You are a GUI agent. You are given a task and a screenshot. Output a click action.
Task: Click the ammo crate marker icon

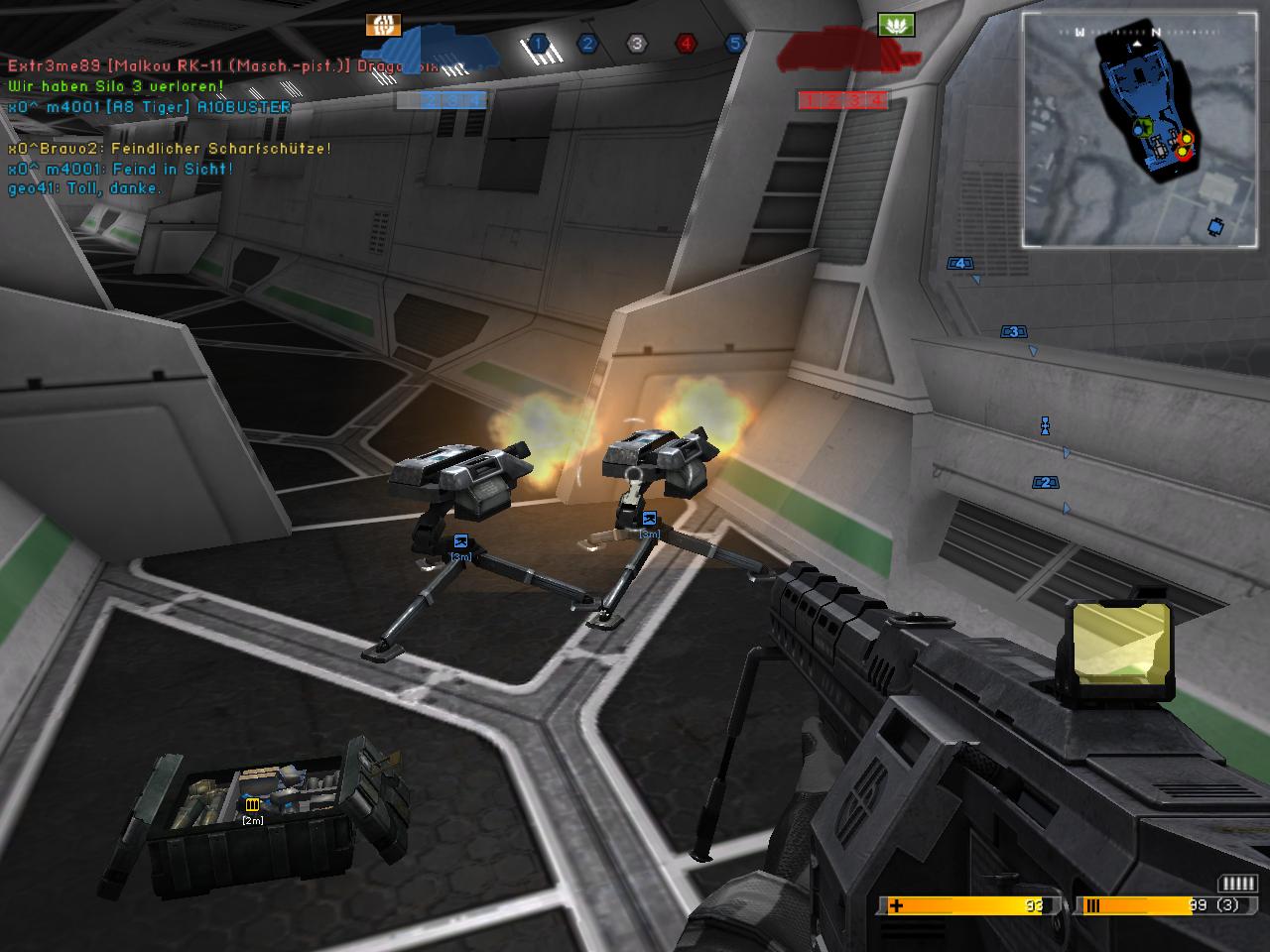252,804
